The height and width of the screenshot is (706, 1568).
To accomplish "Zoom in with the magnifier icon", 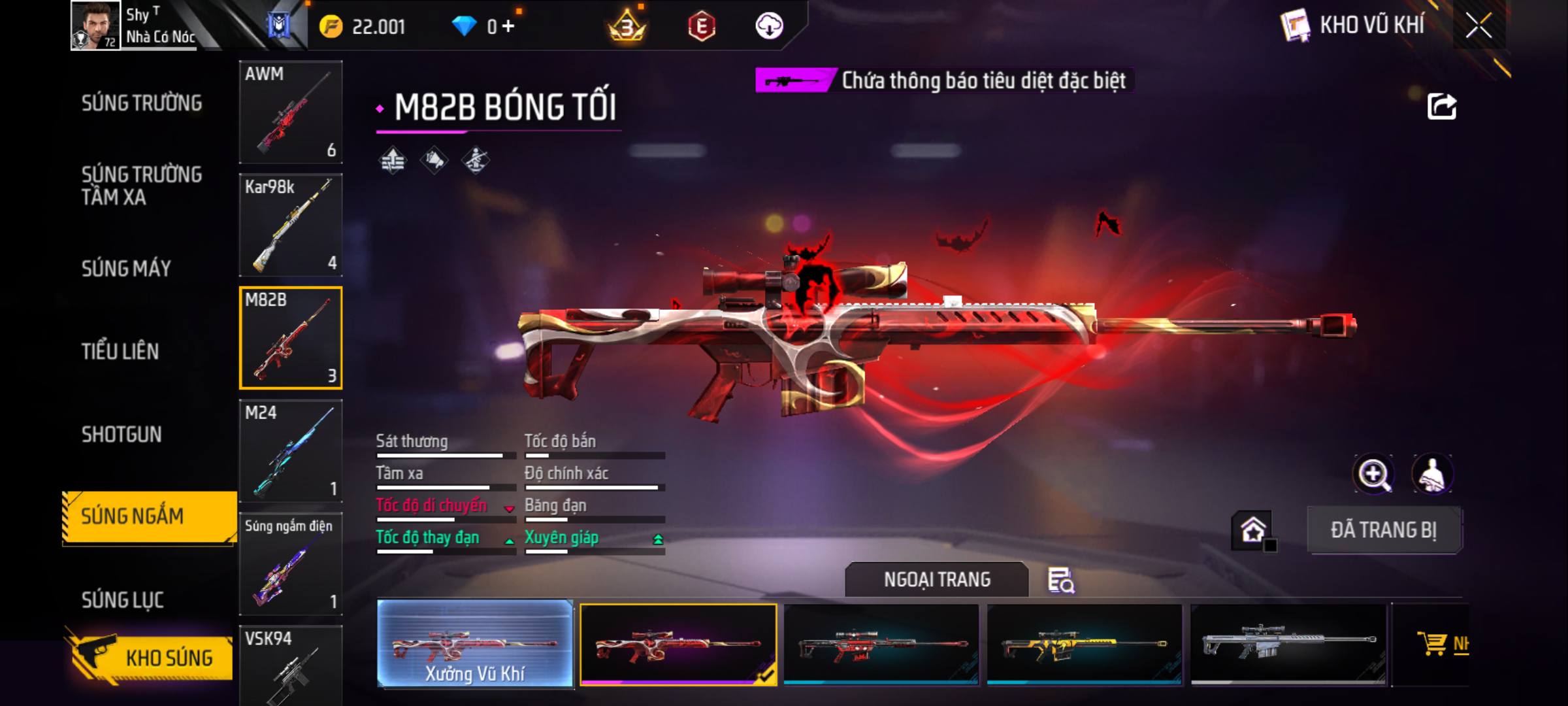I will tap(1373, 474).
